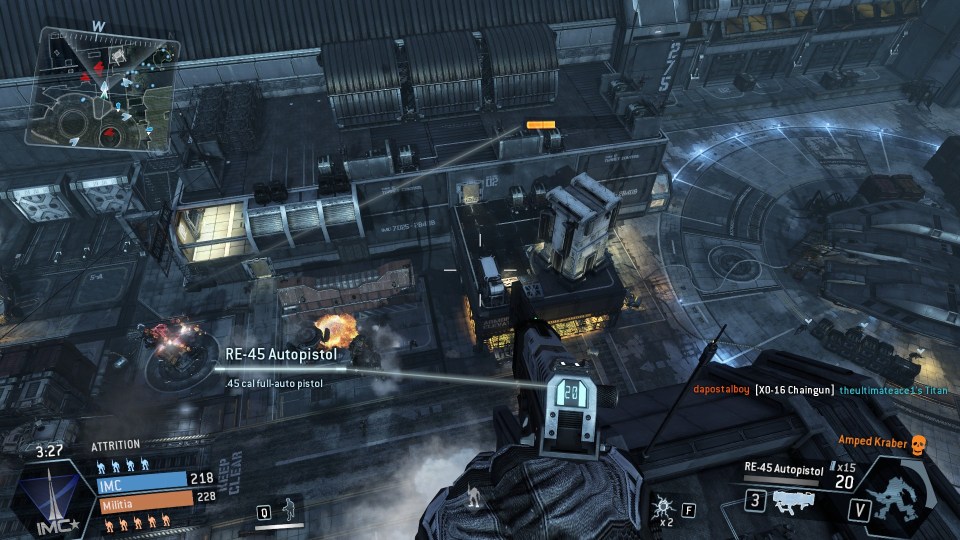Image resolution: width=960 pixels, height=540 pixels.
Task: Select the Amped Kraber burn card skull
Action: (922, 441)
